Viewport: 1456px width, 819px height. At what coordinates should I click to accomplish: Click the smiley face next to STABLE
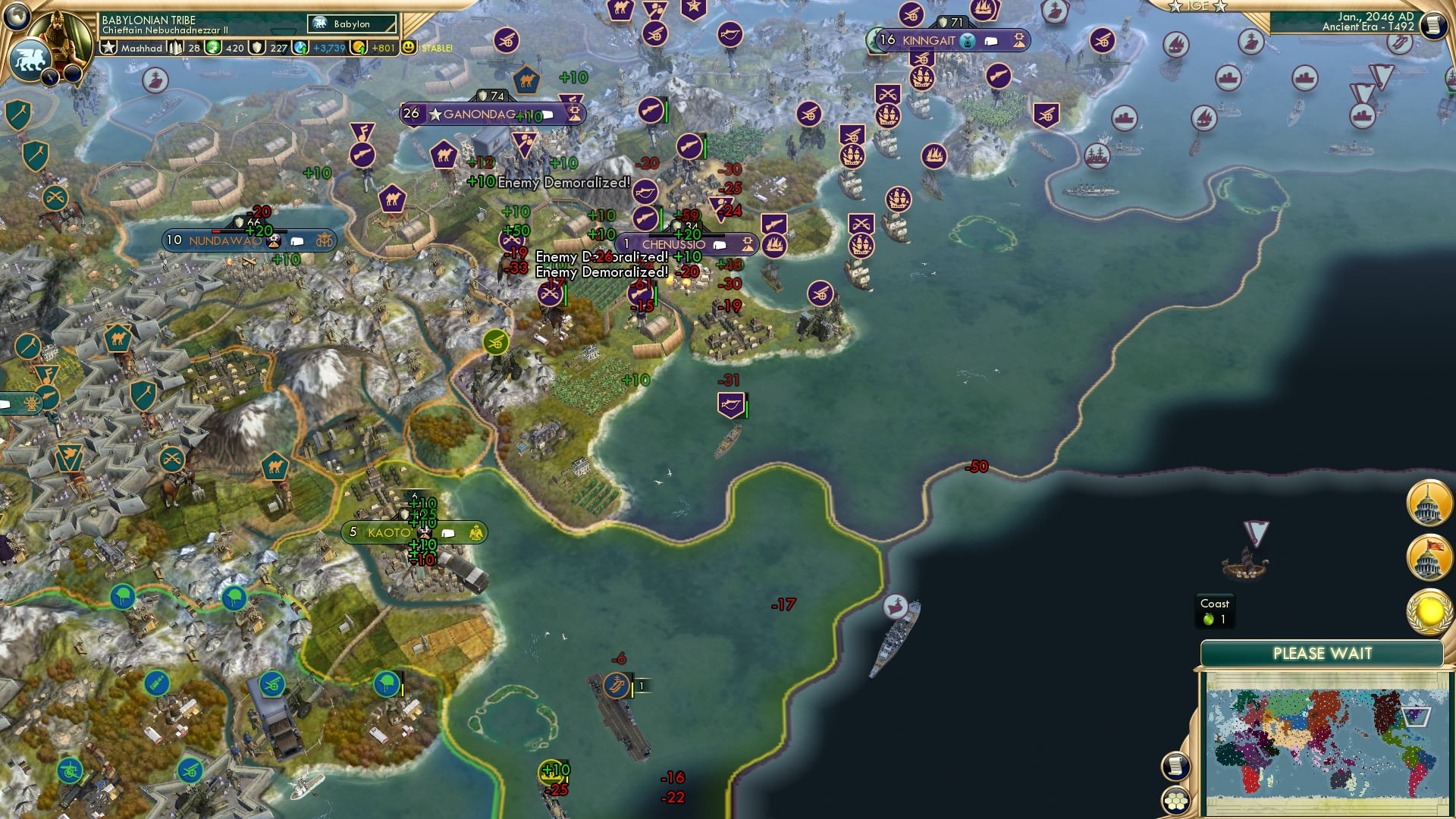point(409,47)
